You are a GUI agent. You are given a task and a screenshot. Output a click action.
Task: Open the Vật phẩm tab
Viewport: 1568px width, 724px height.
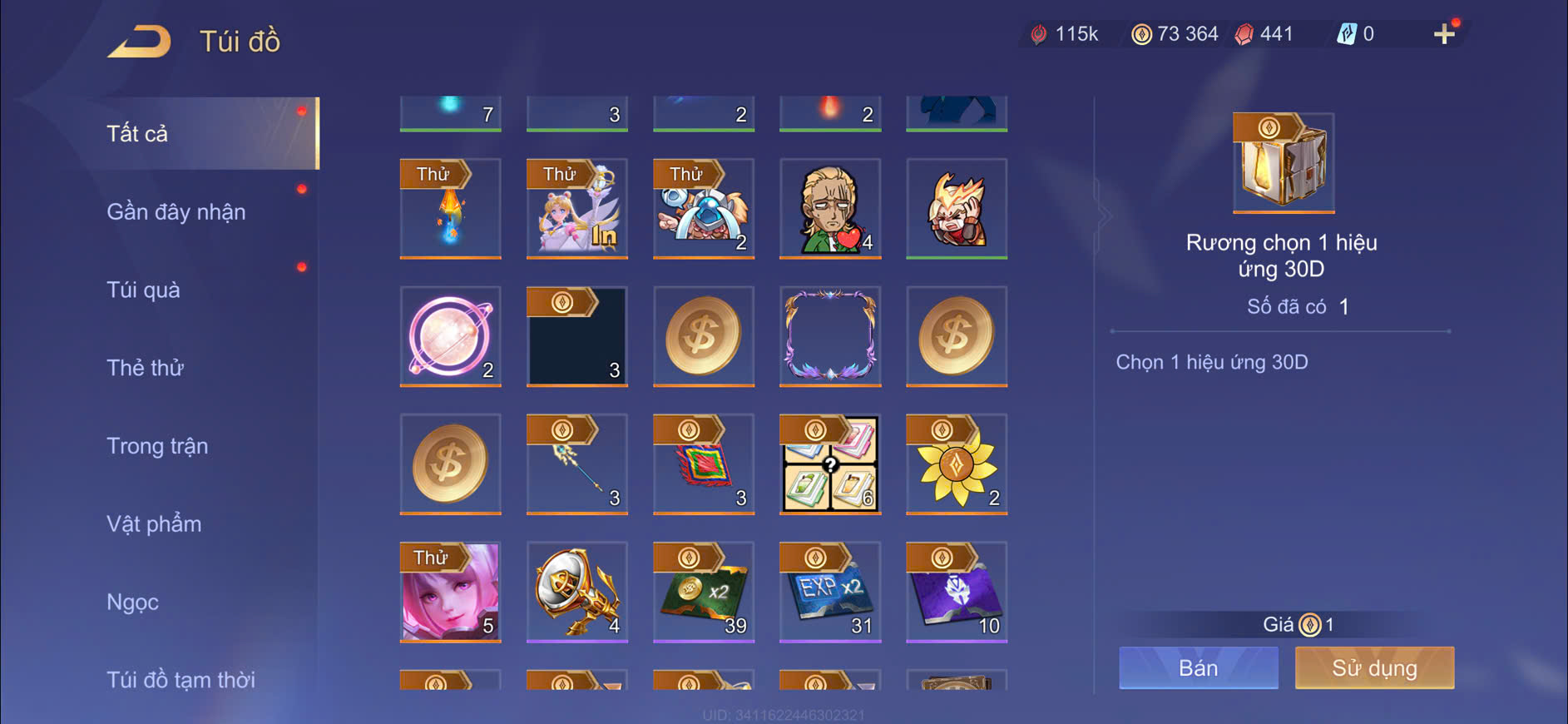pos(154,524)
